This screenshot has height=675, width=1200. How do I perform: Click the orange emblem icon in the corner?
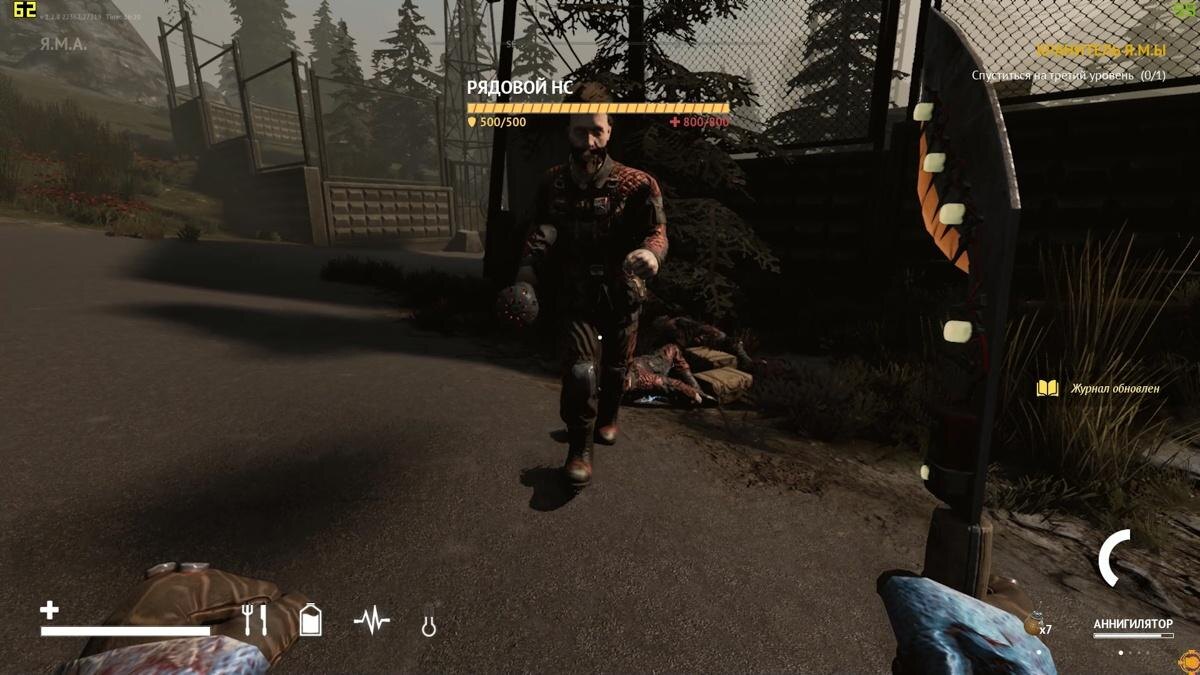pyautogui.click(x=1189, y=661)
